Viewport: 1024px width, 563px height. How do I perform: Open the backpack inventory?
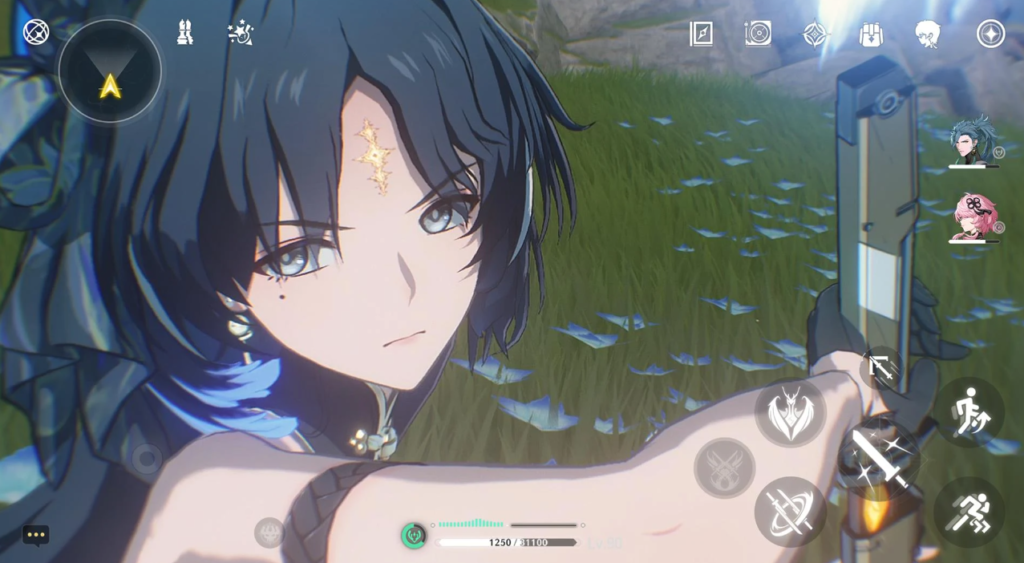871,34
